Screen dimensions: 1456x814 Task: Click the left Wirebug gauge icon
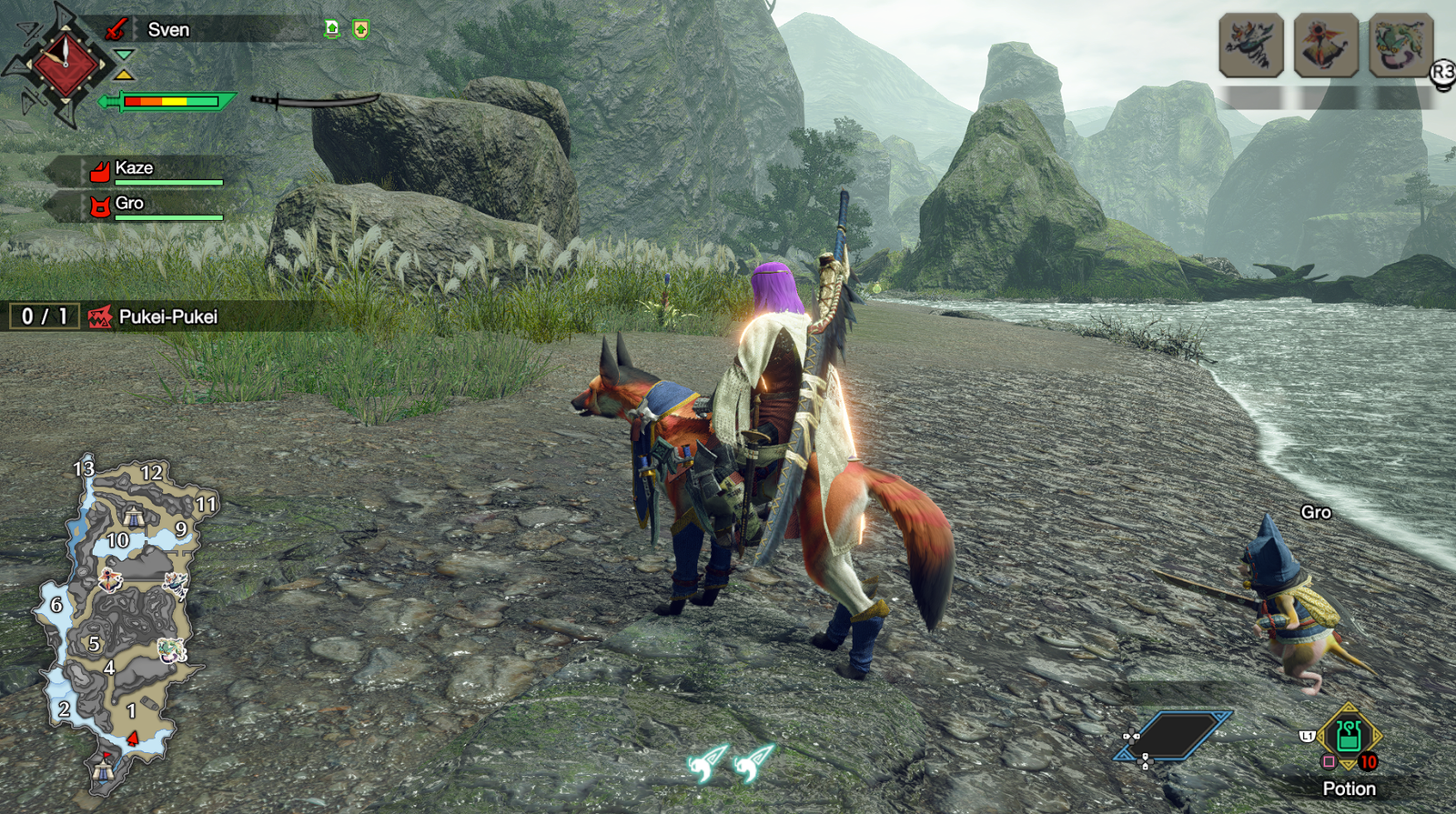pyautogui.click(x=707, y=762)
